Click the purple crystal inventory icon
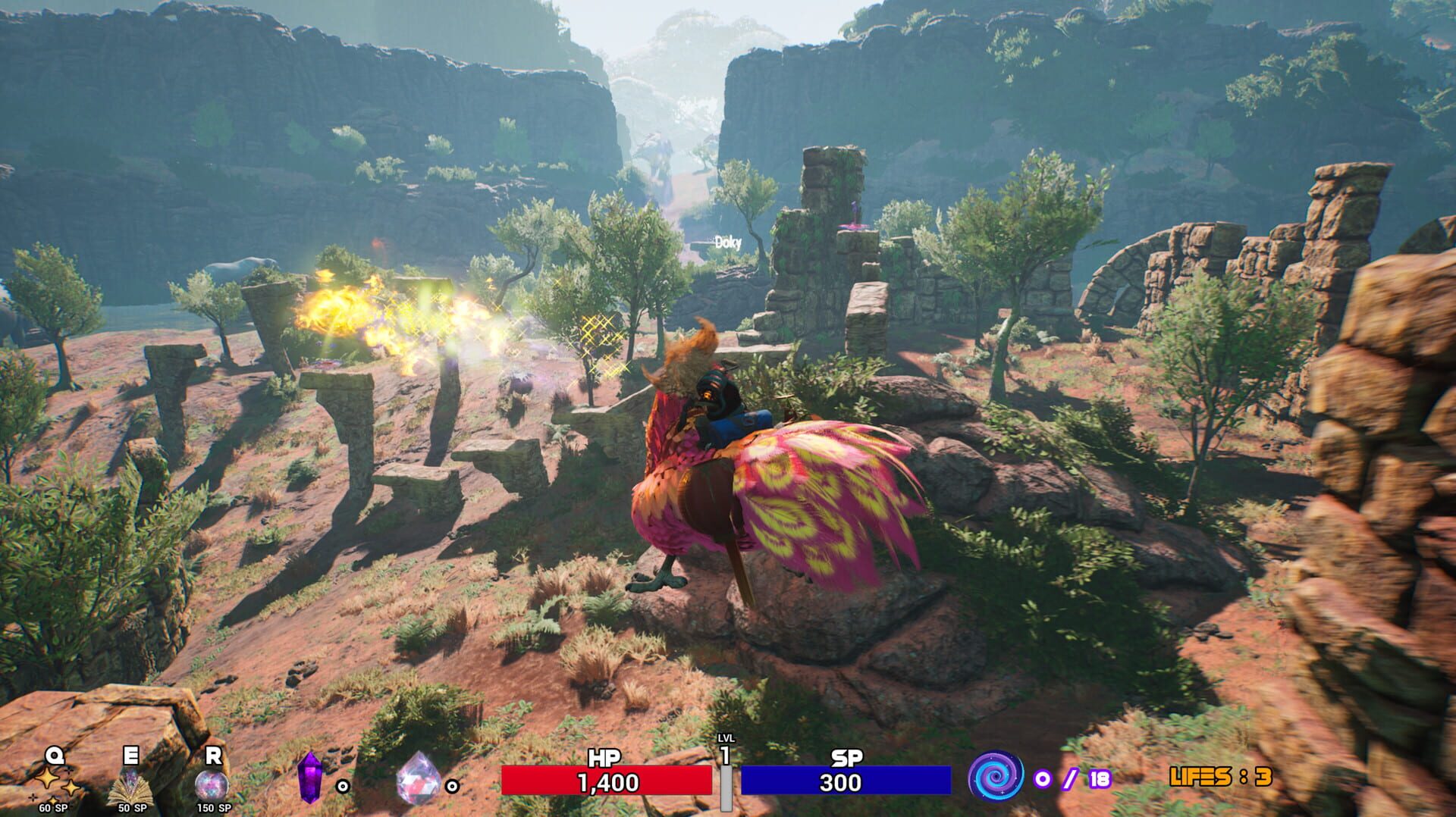The image size is (1456, 817). tap(312, 778)
